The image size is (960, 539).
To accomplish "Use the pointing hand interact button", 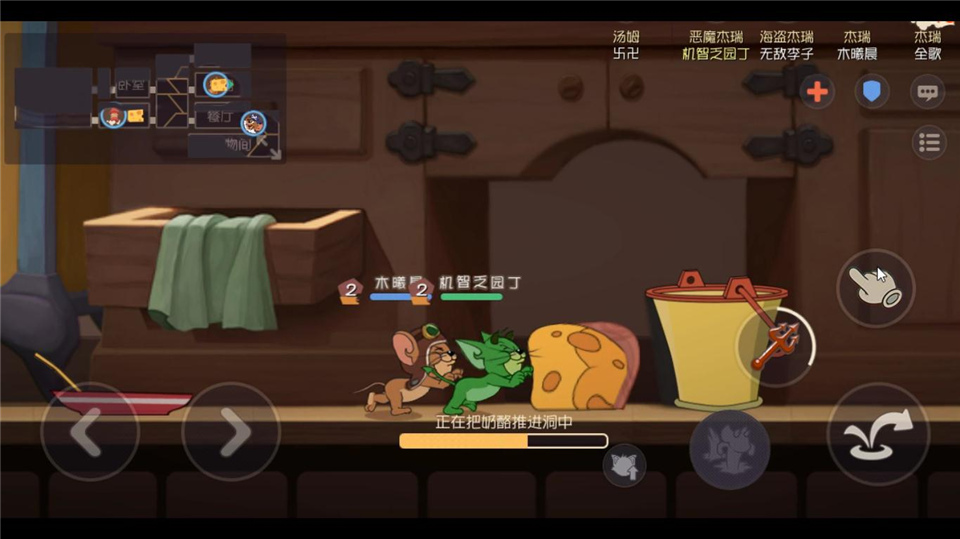I will 875,287.
